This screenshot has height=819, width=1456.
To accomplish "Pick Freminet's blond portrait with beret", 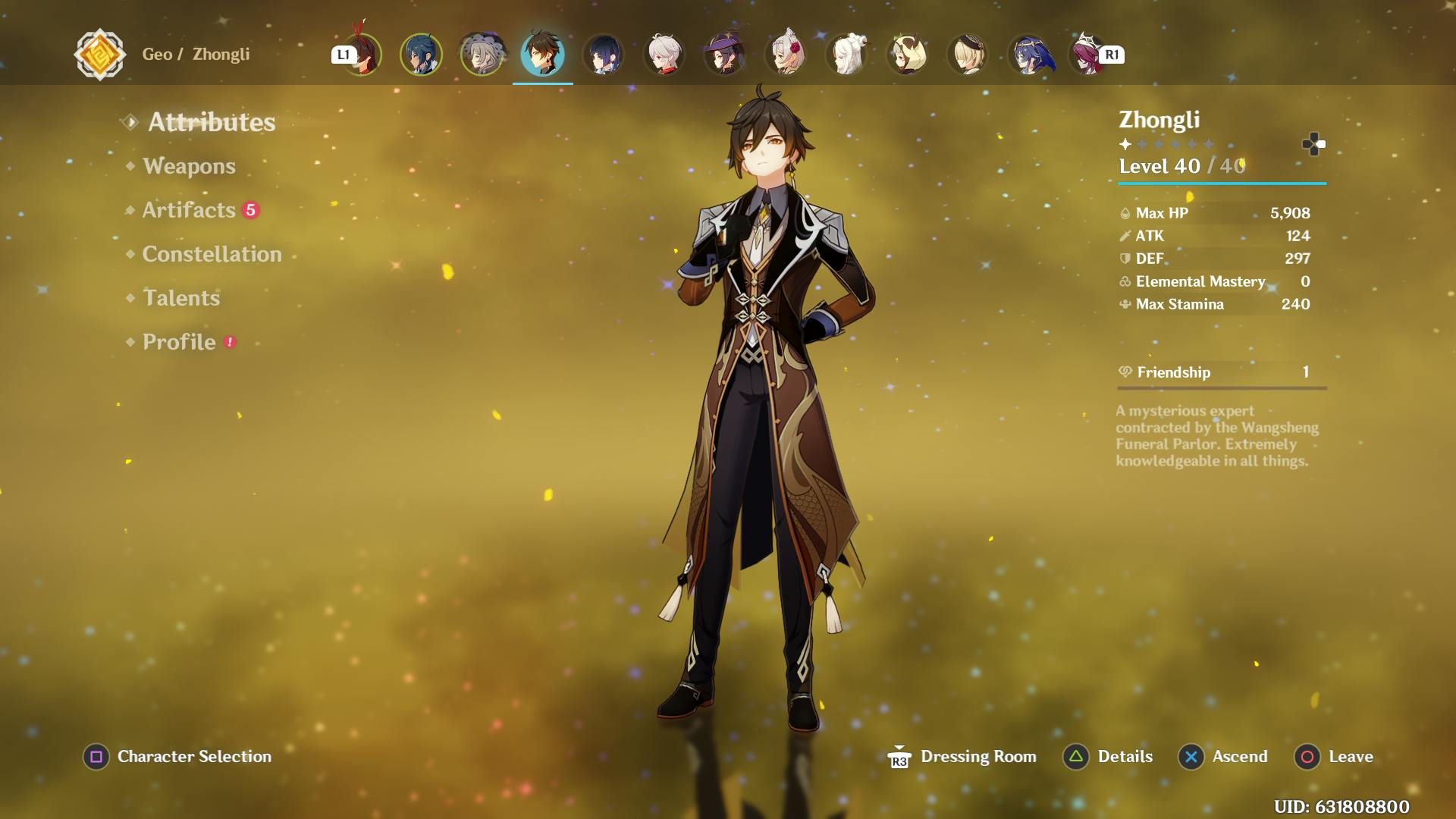I will pyautogui.click(x=968, y=55).
